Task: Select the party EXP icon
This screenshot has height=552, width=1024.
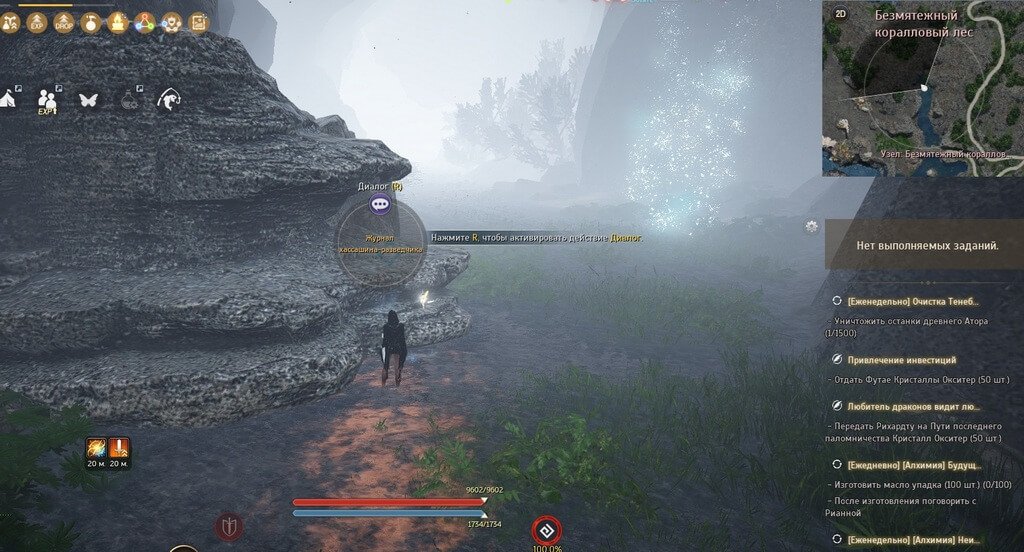Action: [x=48, y=99]
